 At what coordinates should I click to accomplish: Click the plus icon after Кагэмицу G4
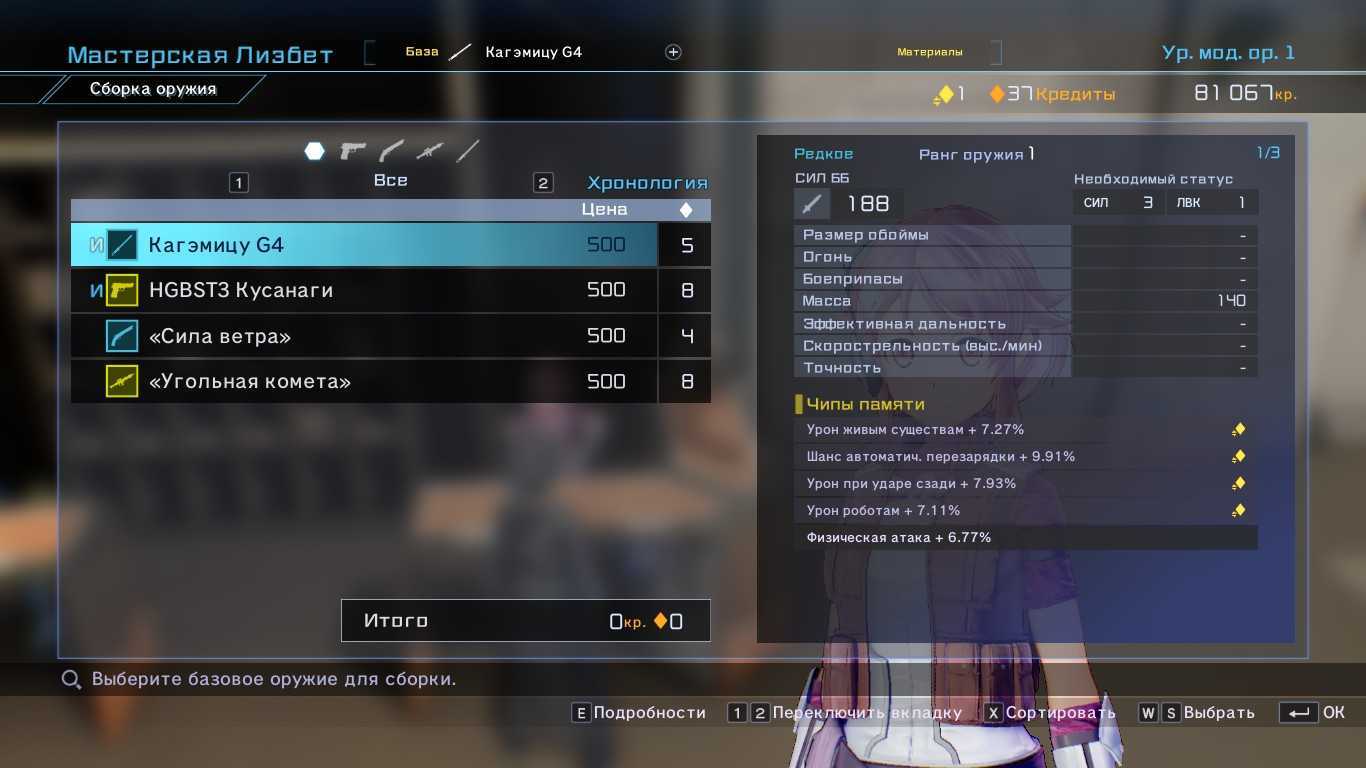[673, 52]
